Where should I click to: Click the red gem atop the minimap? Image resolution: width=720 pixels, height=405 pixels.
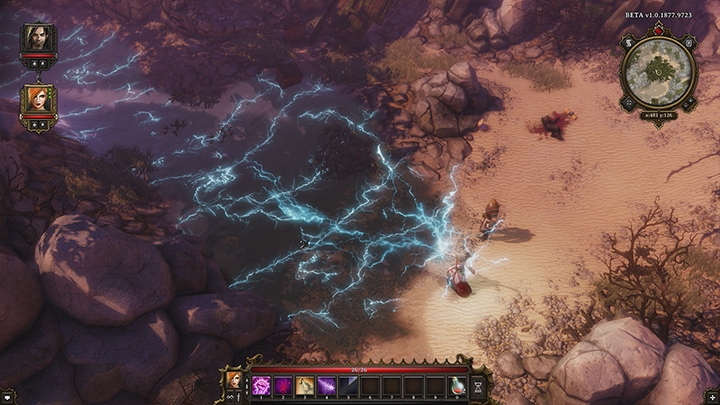(x=656, y=31)
